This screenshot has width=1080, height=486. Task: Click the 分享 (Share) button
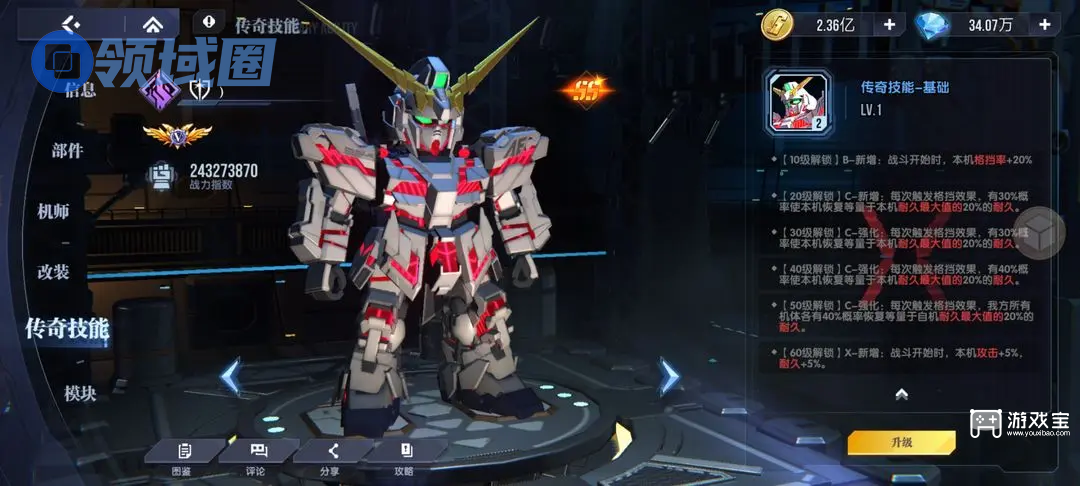coord(331,456)
